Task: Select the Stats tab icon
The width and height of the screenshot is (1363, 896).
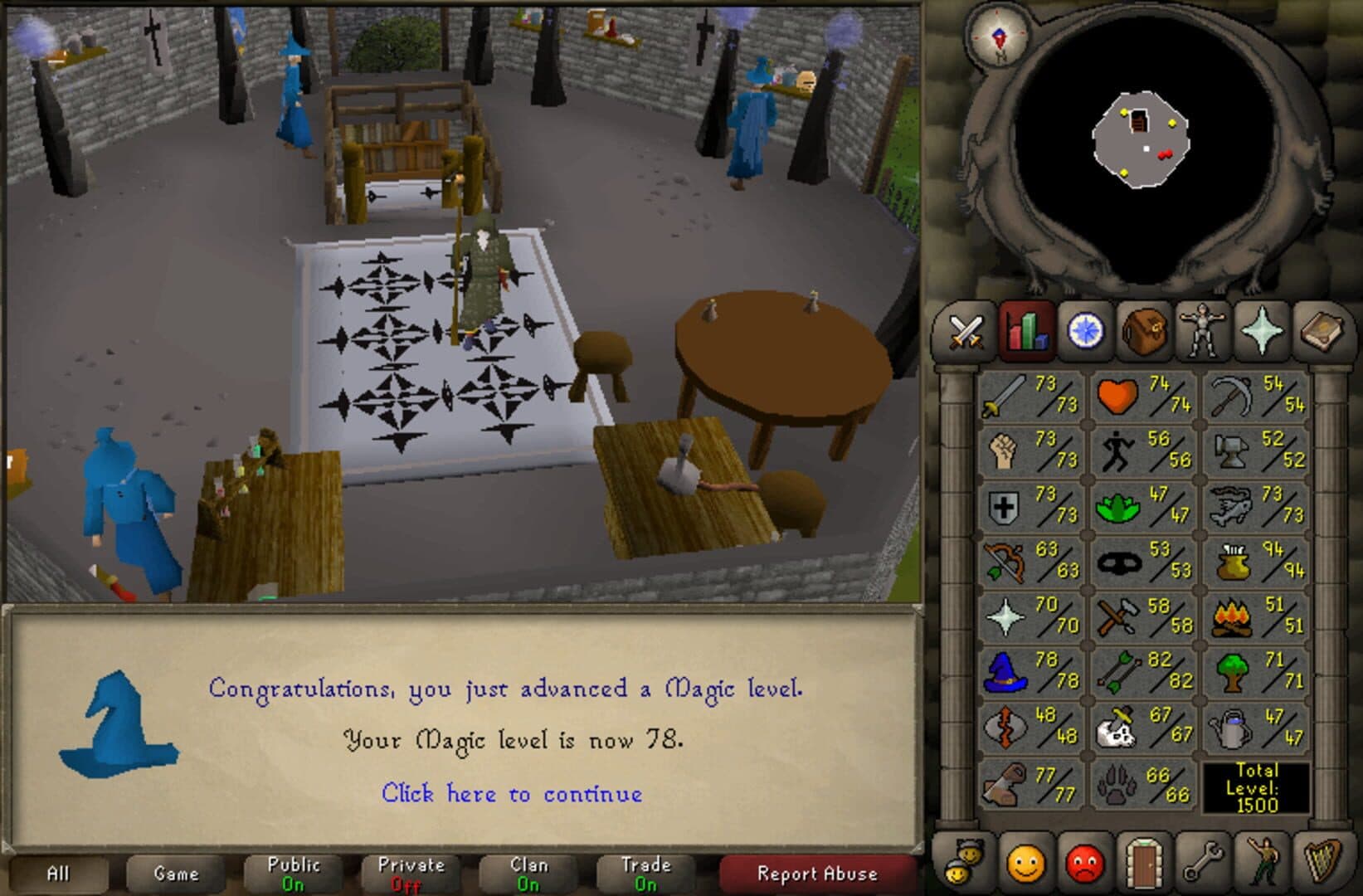Action: tap(1029, 332)
